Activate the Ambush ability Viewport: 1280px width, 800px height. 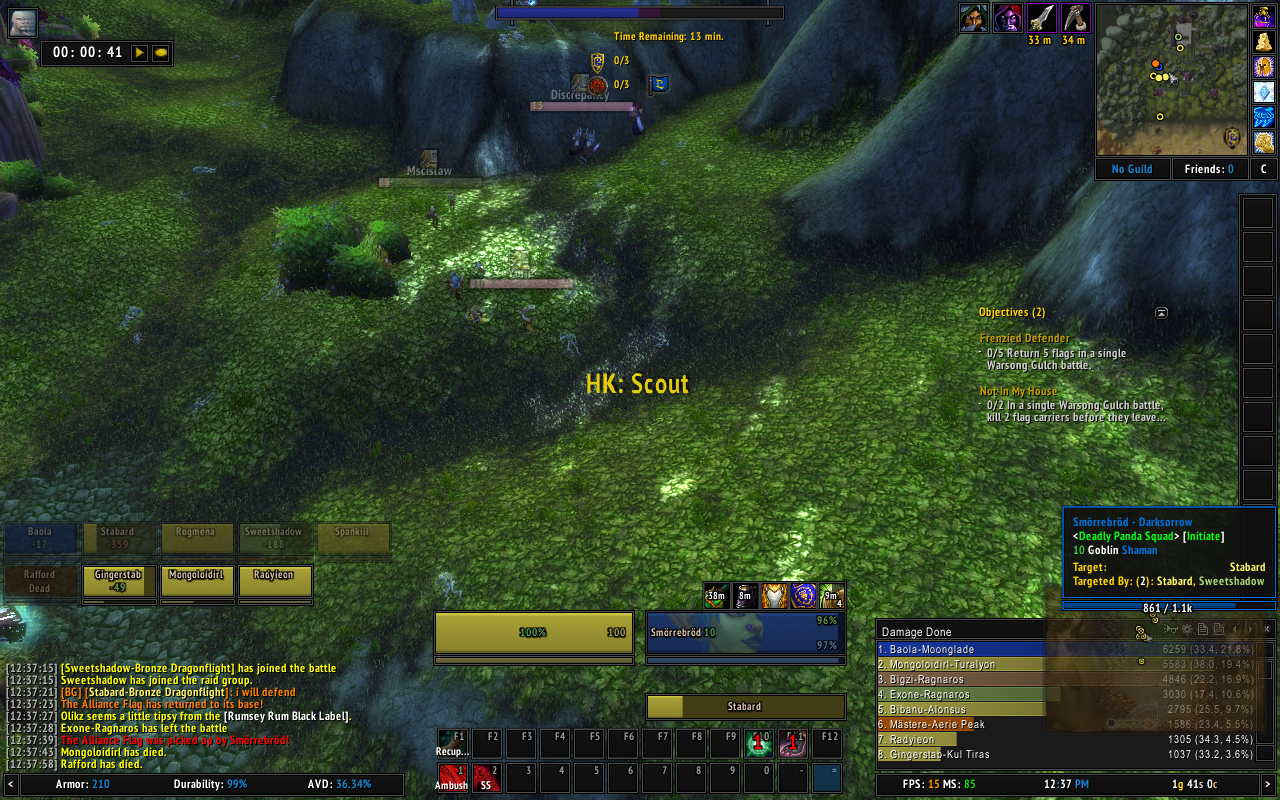[452, 777]
